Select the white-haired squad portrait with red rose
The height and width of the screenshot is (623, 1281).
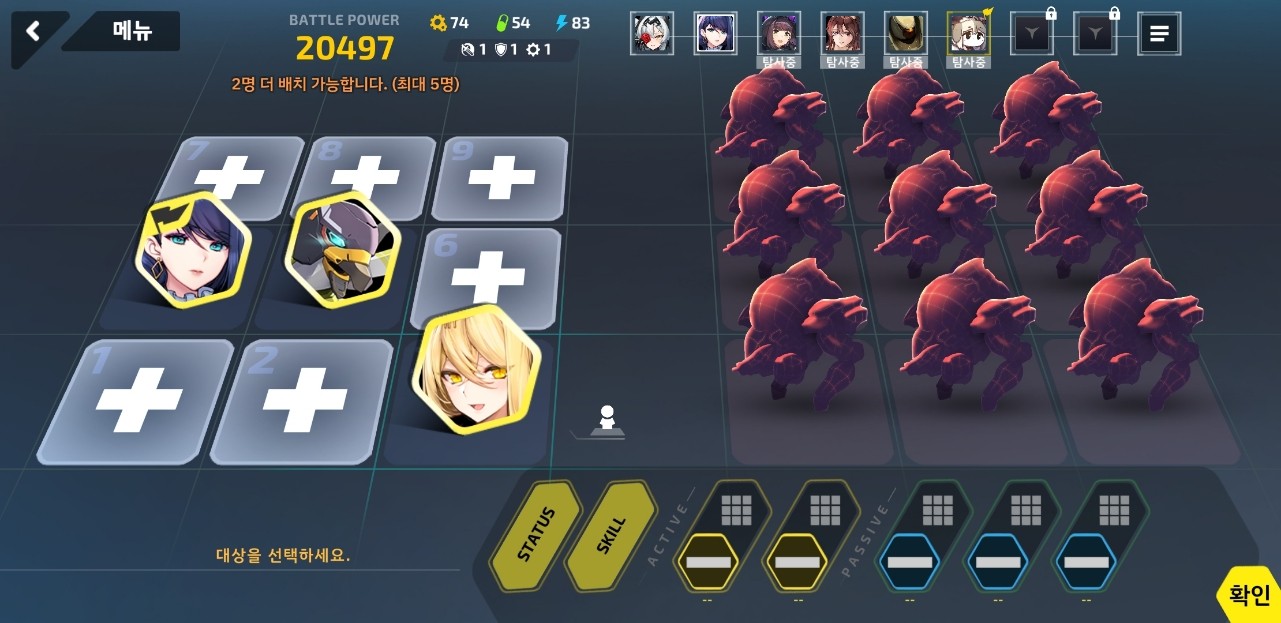coord(652,34)
